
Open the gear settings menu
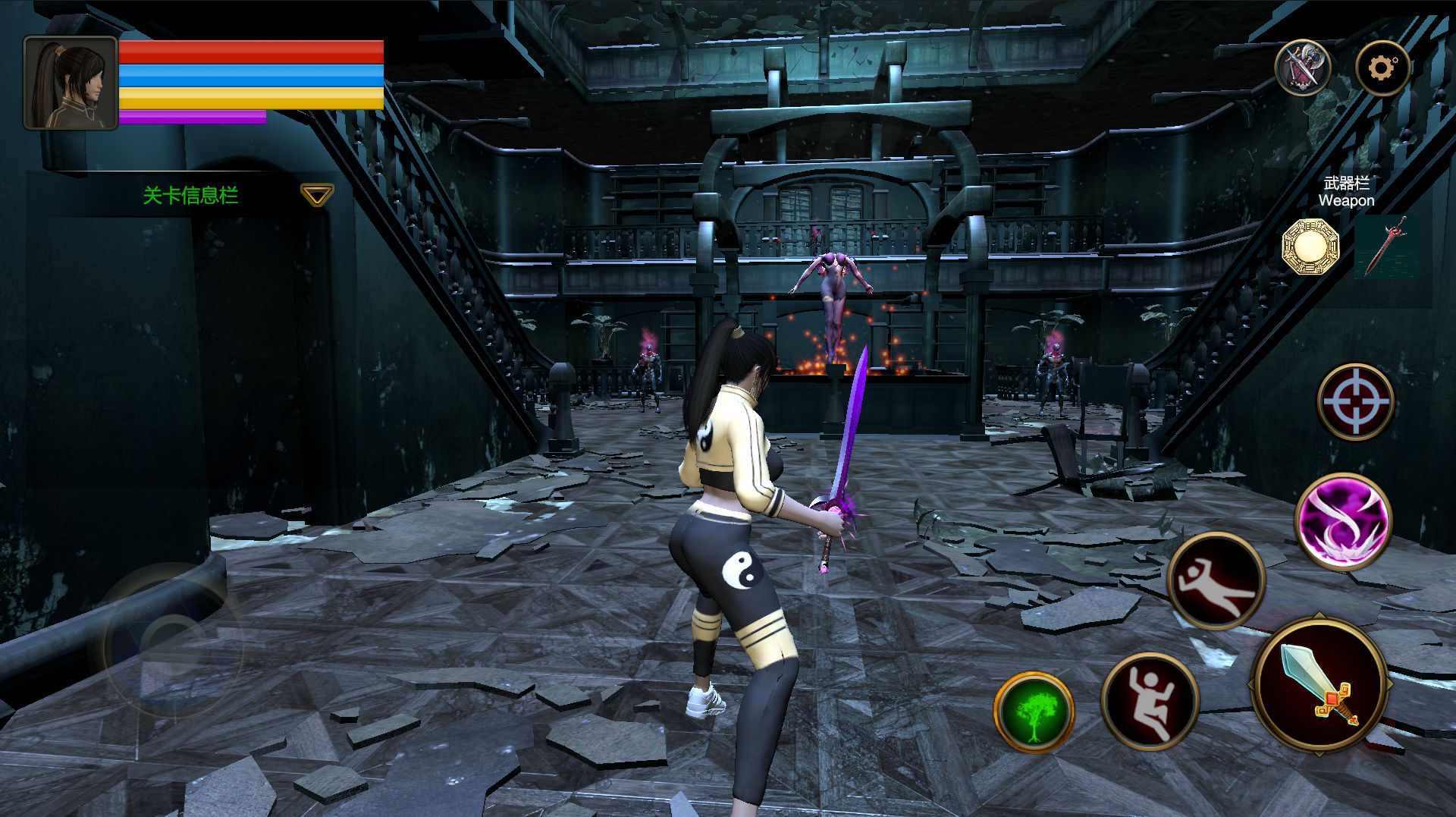[1382, 69]
